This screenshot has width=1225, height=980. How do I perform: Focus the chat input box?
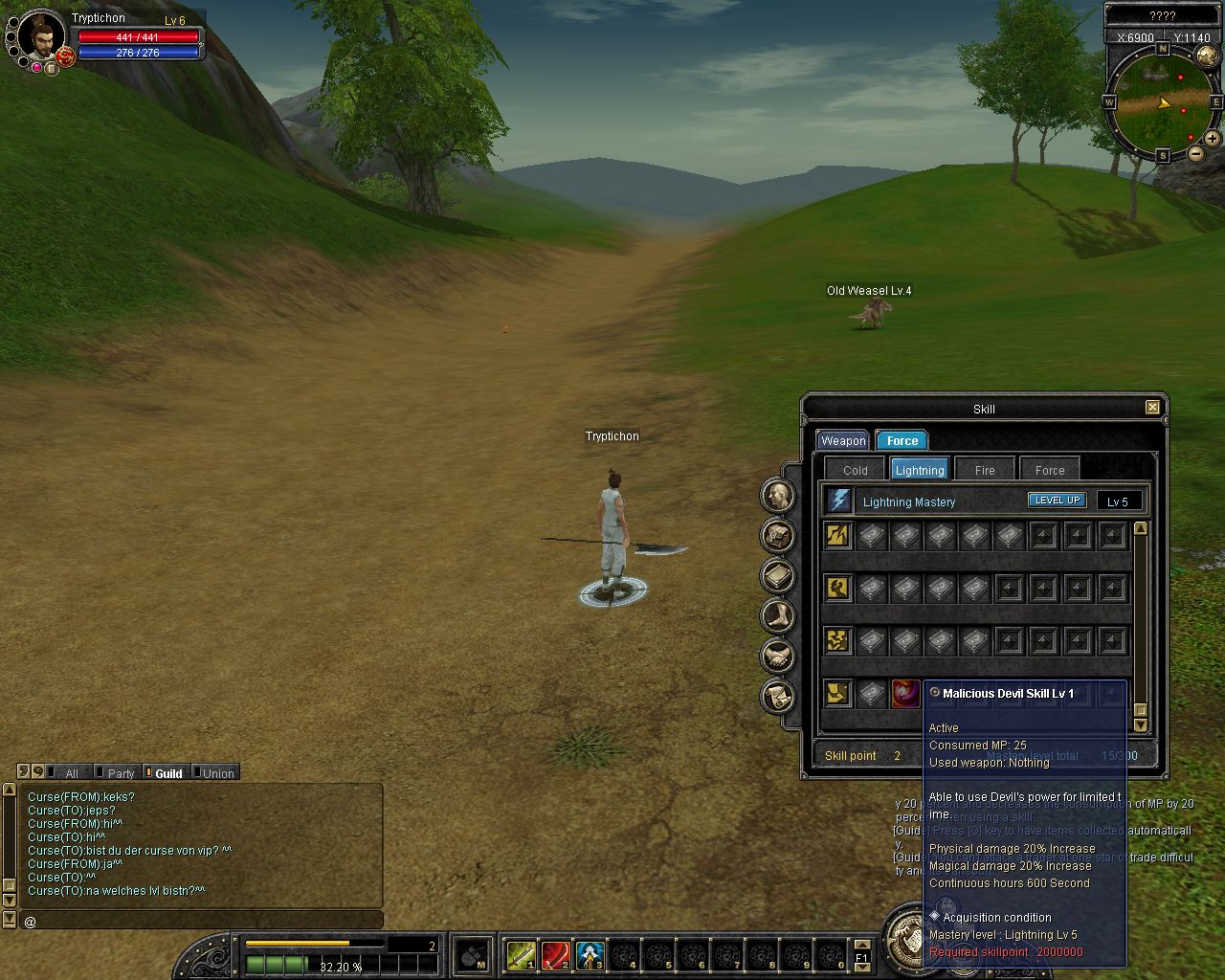point(201,922)
